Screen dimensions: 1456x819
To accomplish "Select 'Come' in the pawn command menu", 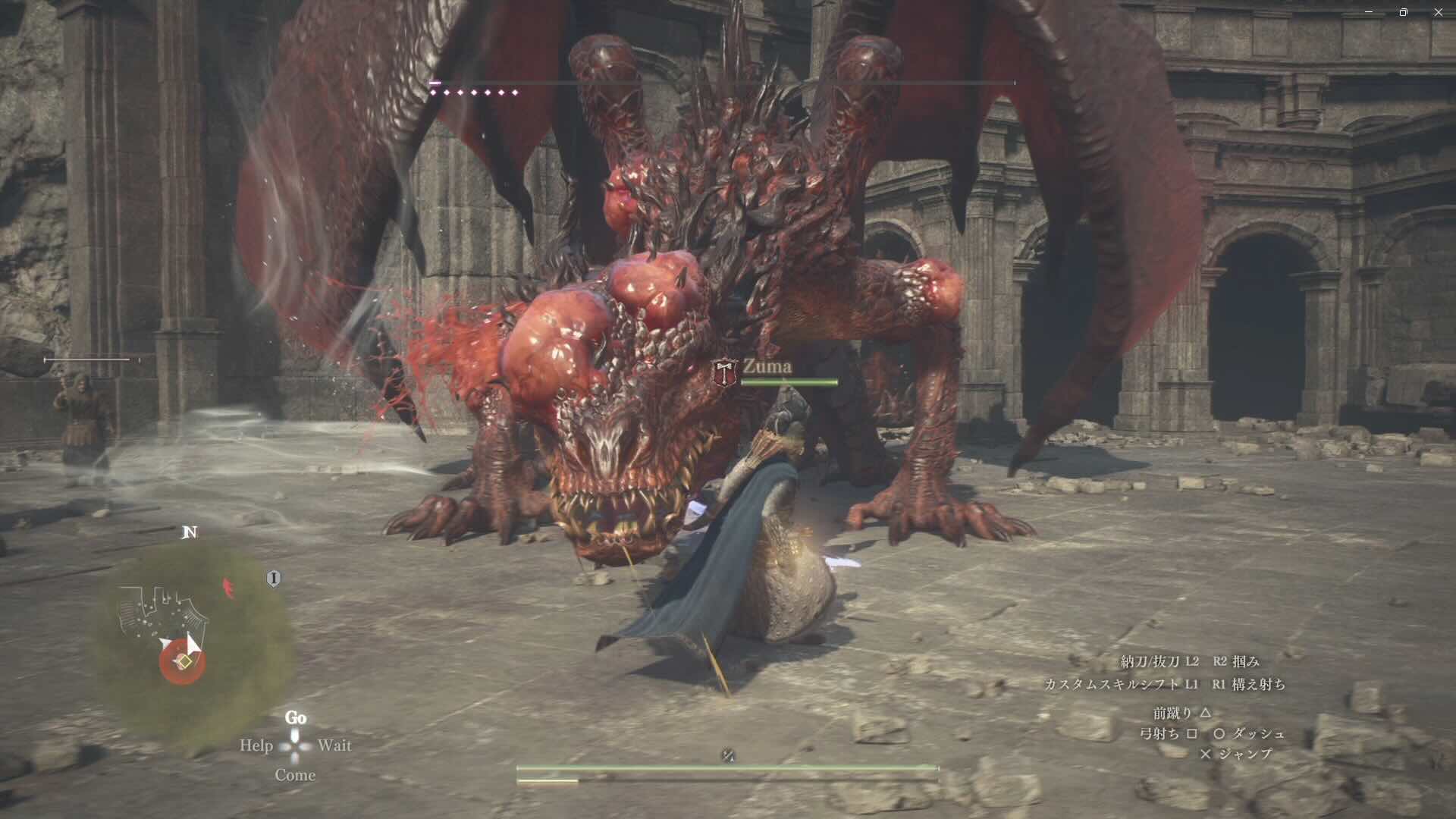I will (297, 775).
